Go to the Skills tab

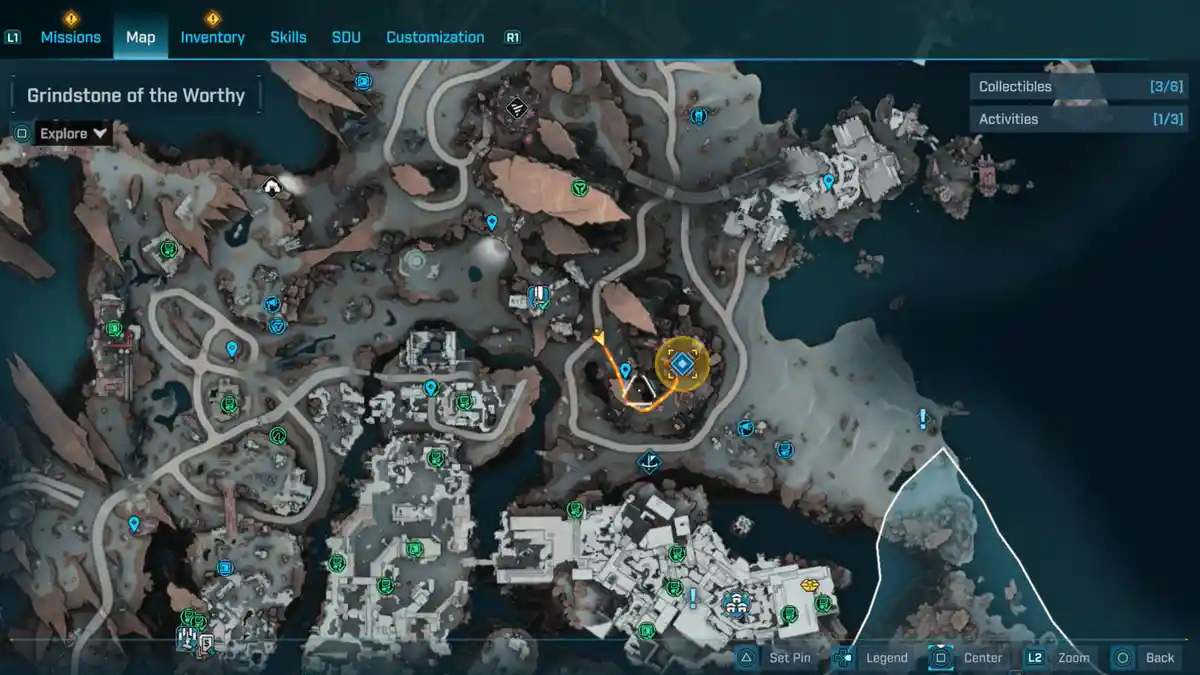(288, 37)
